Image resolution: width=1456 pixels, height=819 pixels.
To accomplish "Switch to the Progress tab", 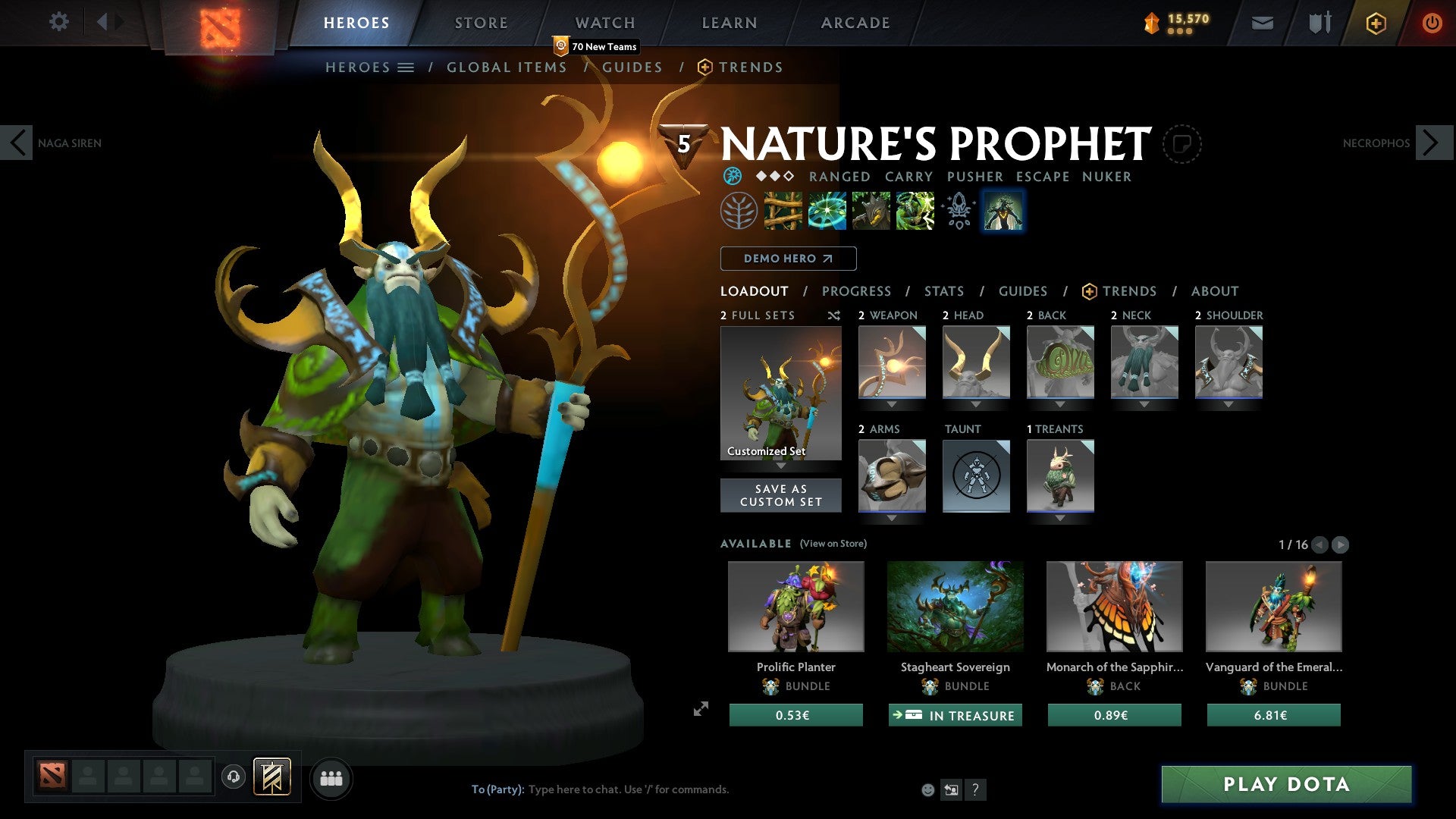I will [x=857, y=290].
